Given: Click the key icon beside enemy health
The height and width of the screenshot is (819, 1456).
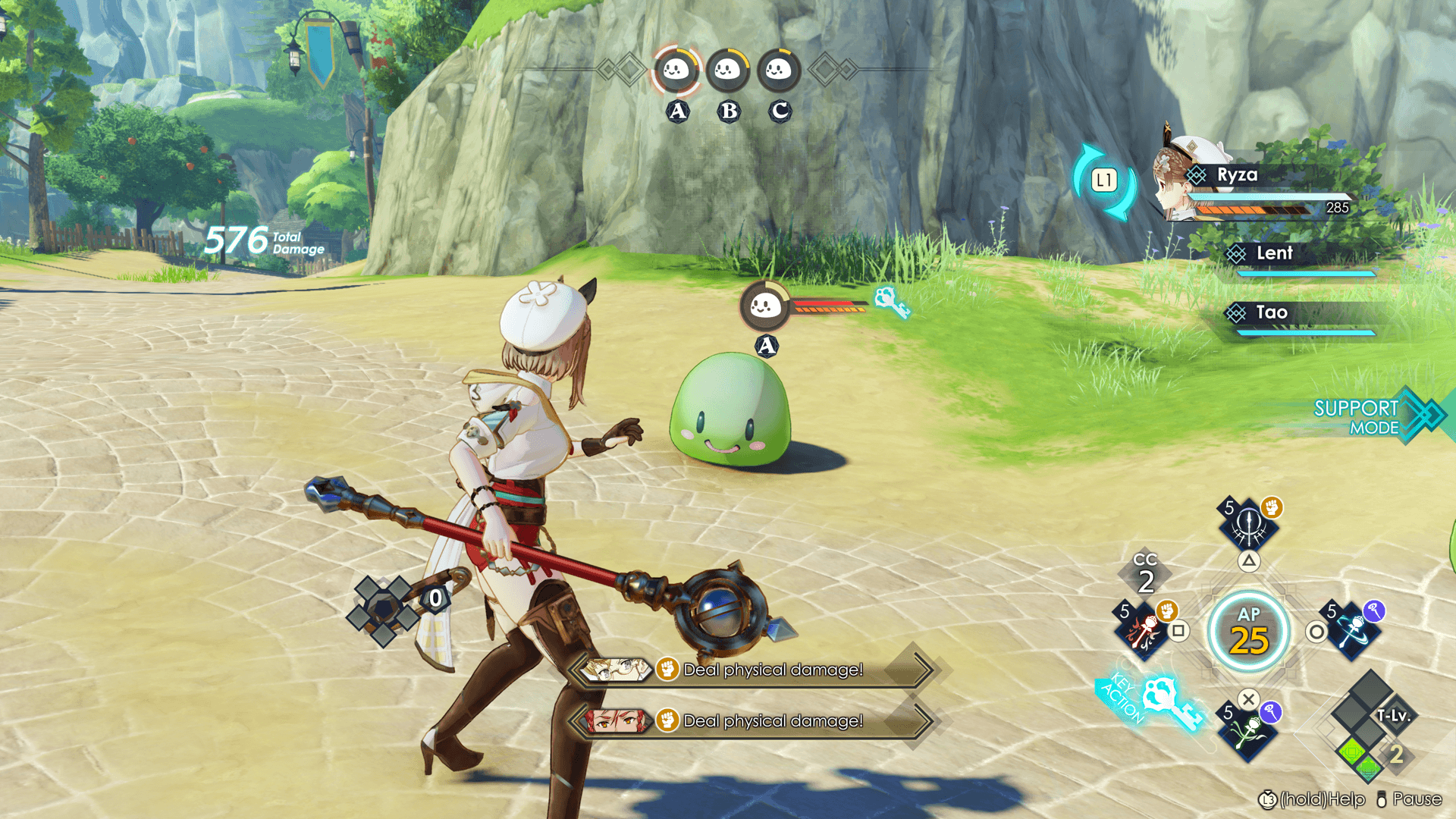Looking at the screenshot, I should [891, 303].
